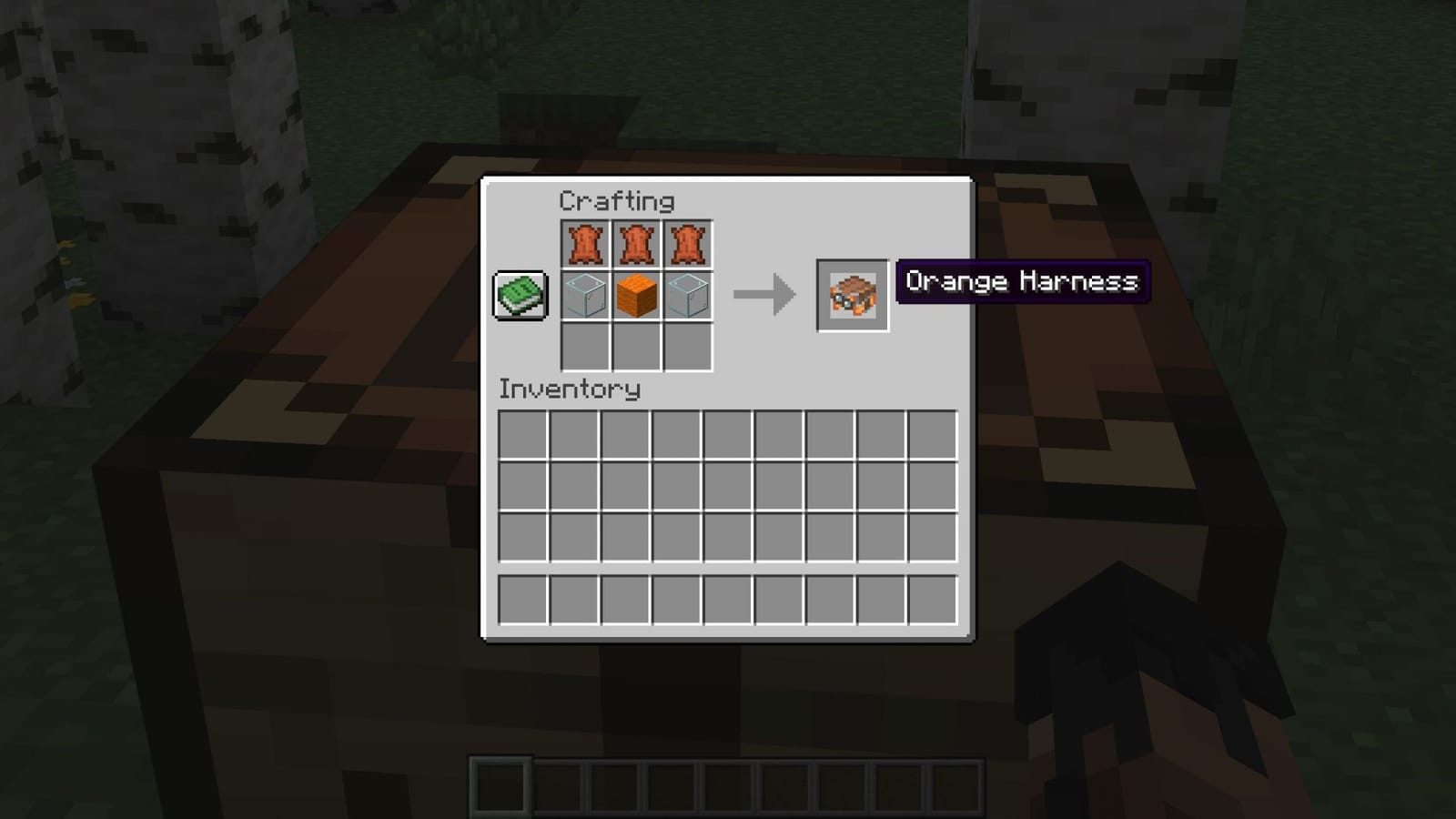Click the Inventory section label
1456x819 pixels.
point(568,389)
